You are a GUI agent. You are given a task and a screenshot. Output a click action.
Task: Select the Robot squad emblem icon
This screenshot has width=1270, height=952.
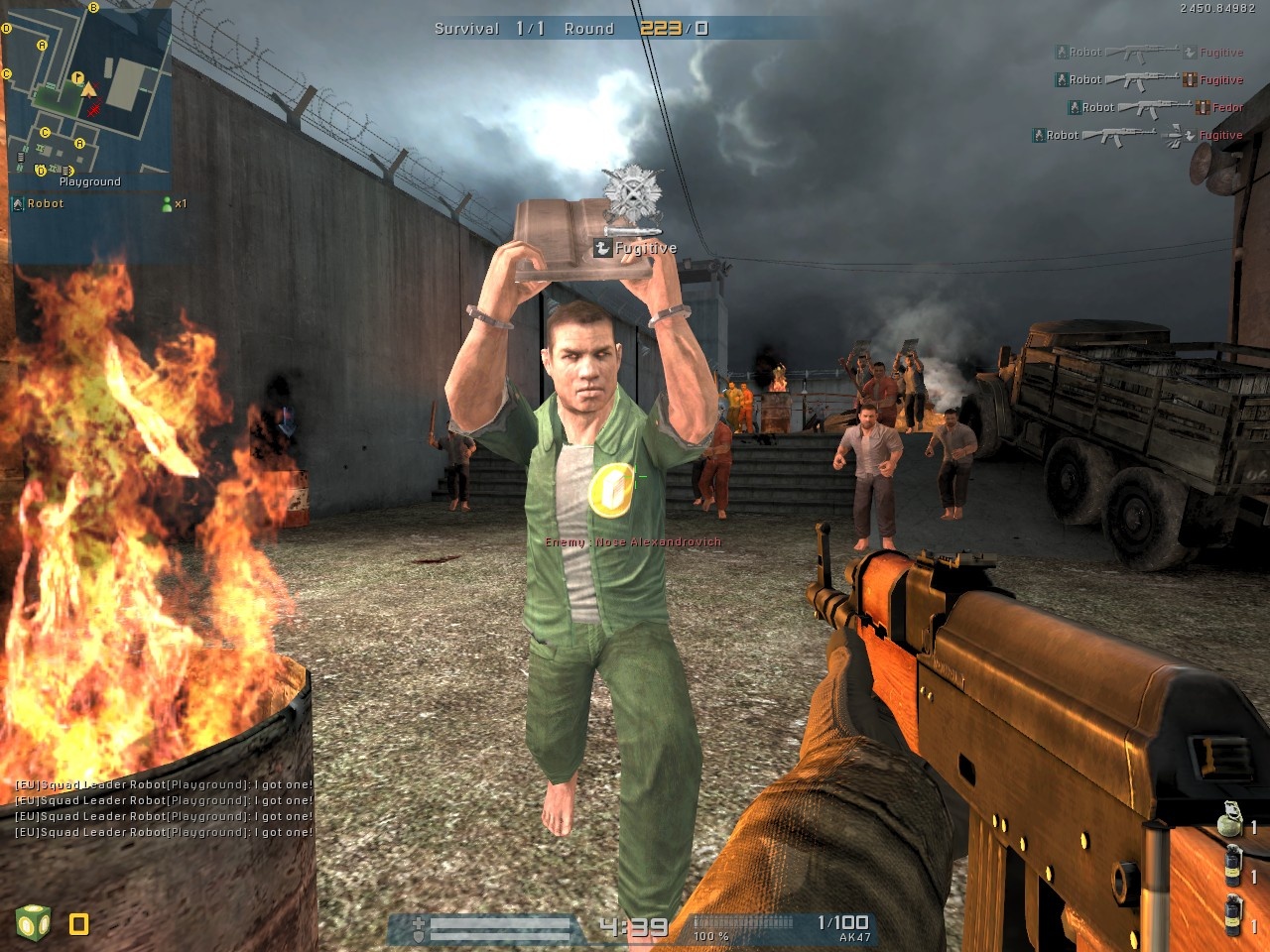16,203
